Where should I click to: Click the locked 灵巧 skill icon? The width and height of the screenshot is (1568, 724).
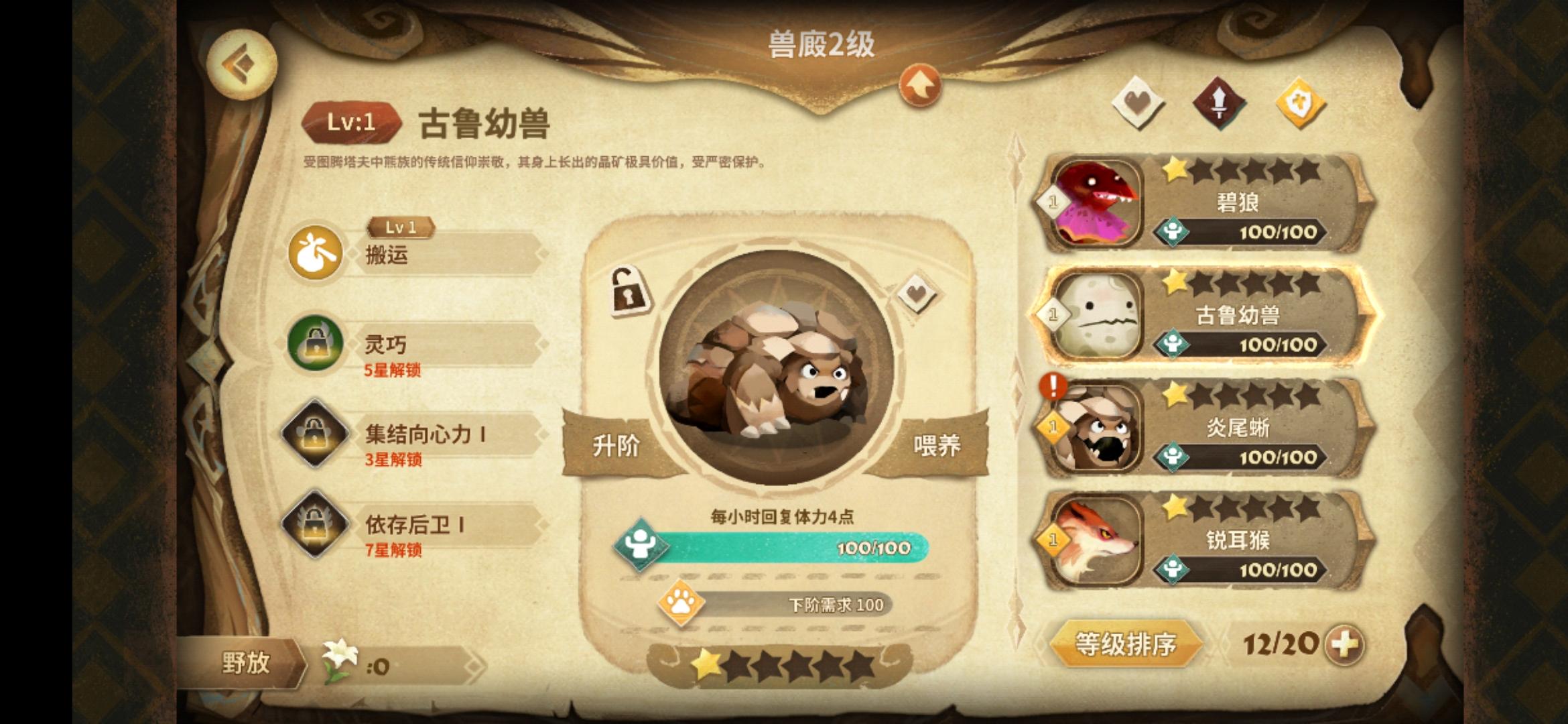pos(315,344)
